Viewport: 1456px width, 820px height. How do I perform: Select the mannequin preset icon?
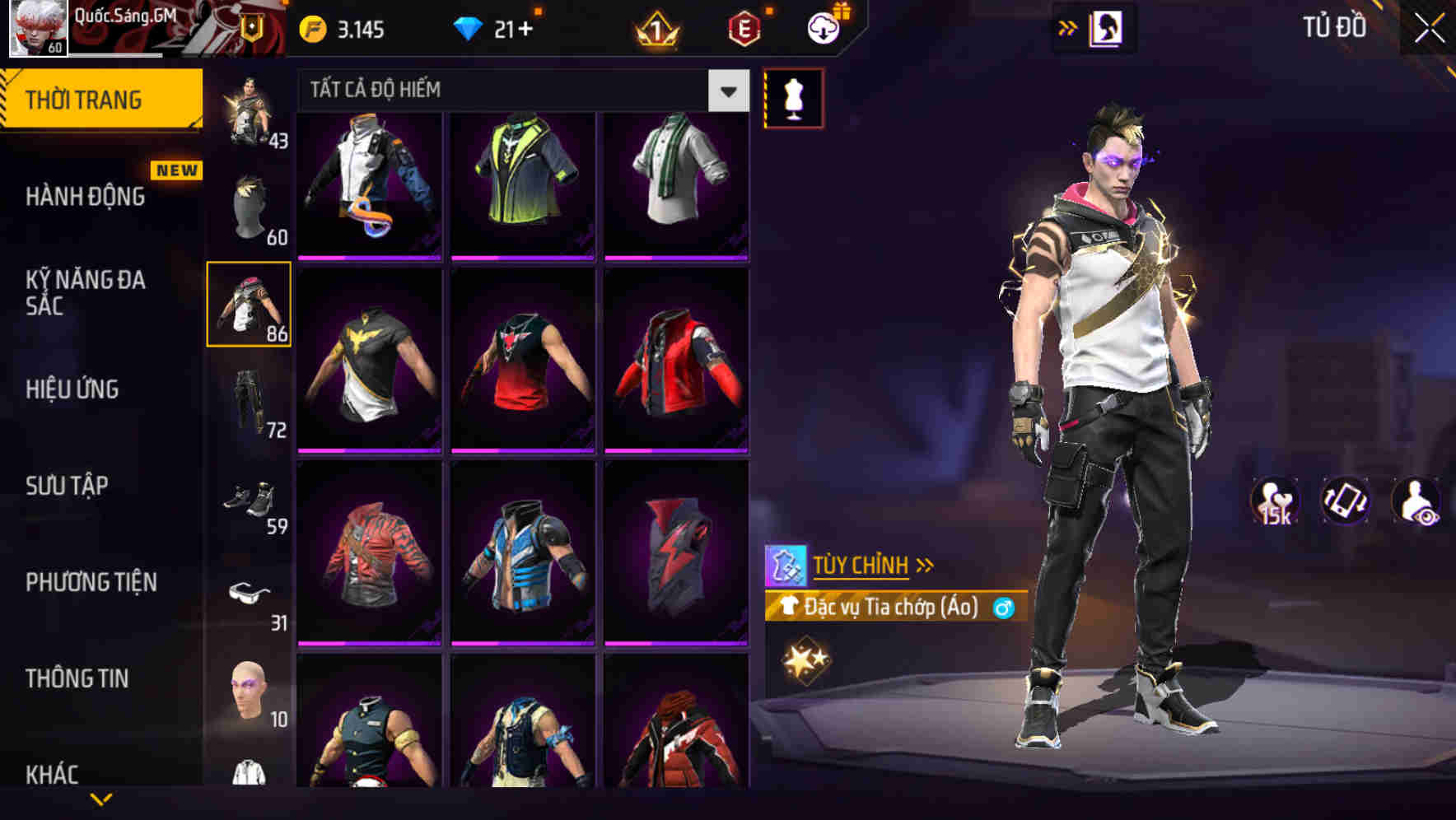(x=793, y=96)
